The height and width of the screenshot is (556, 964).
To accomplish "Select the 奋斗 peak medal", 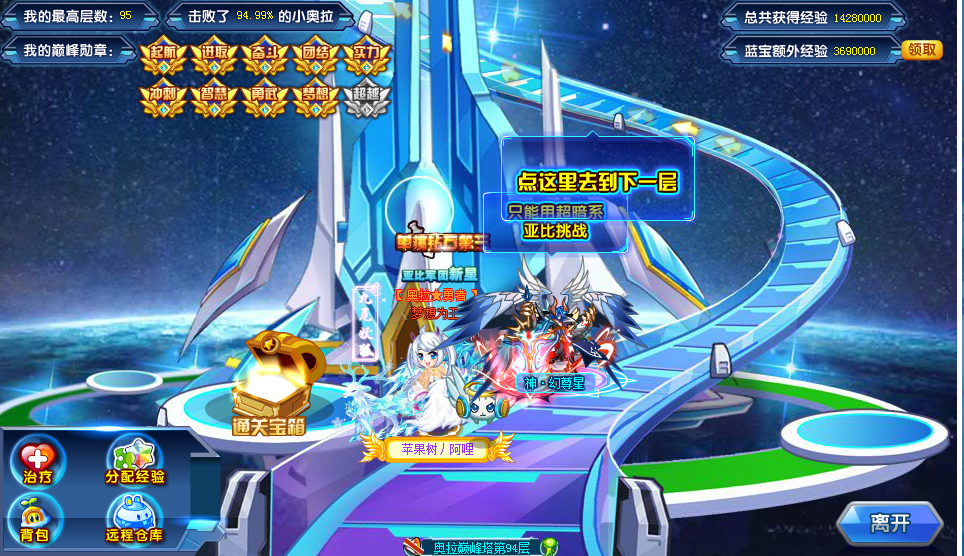I will coord(265,56).
